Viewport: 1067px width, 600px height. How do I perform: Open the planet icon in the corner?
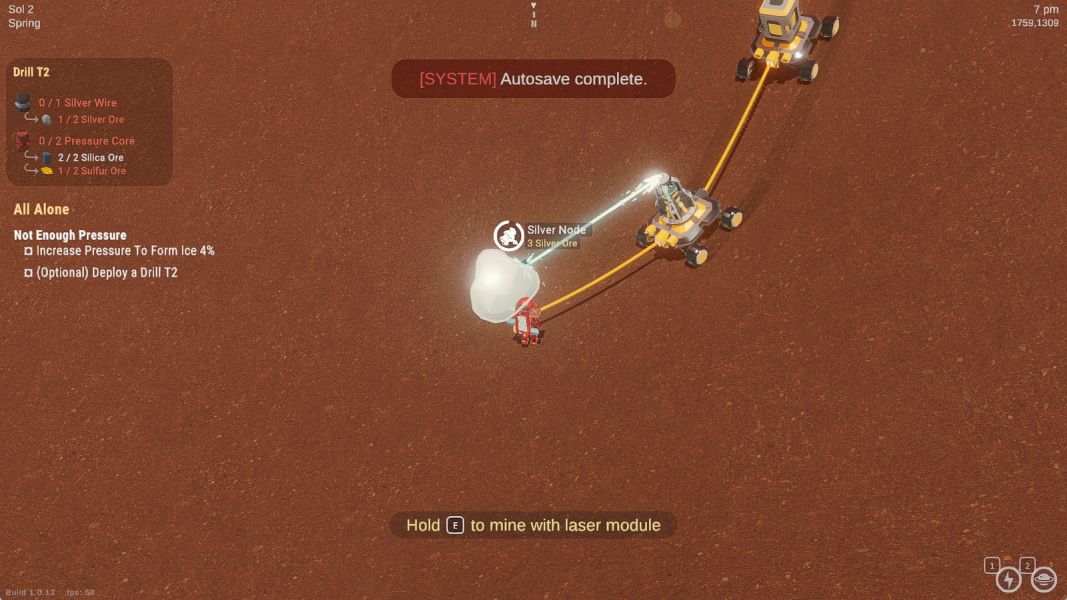(1043, 579)
